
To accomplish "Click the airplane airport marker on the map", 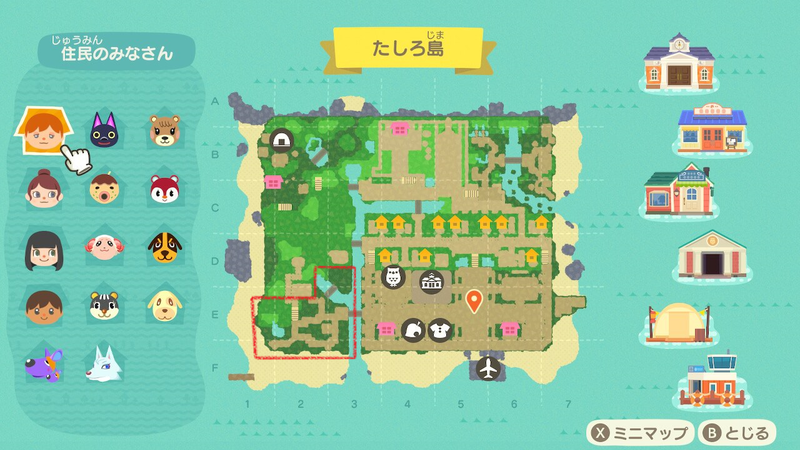I will click(x=488, y=367).
